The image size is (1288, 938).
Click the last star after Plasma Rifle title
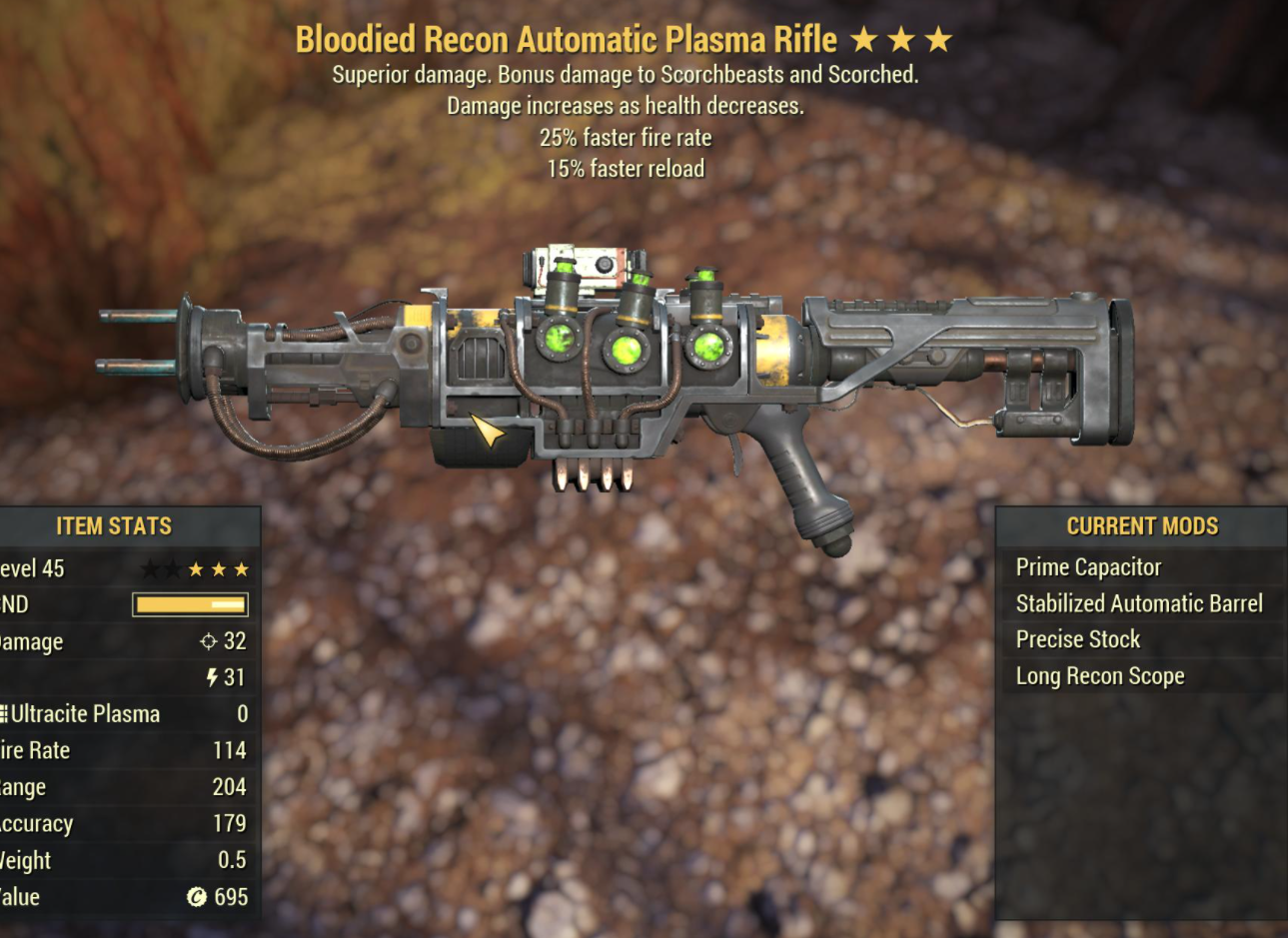point(937,39)
